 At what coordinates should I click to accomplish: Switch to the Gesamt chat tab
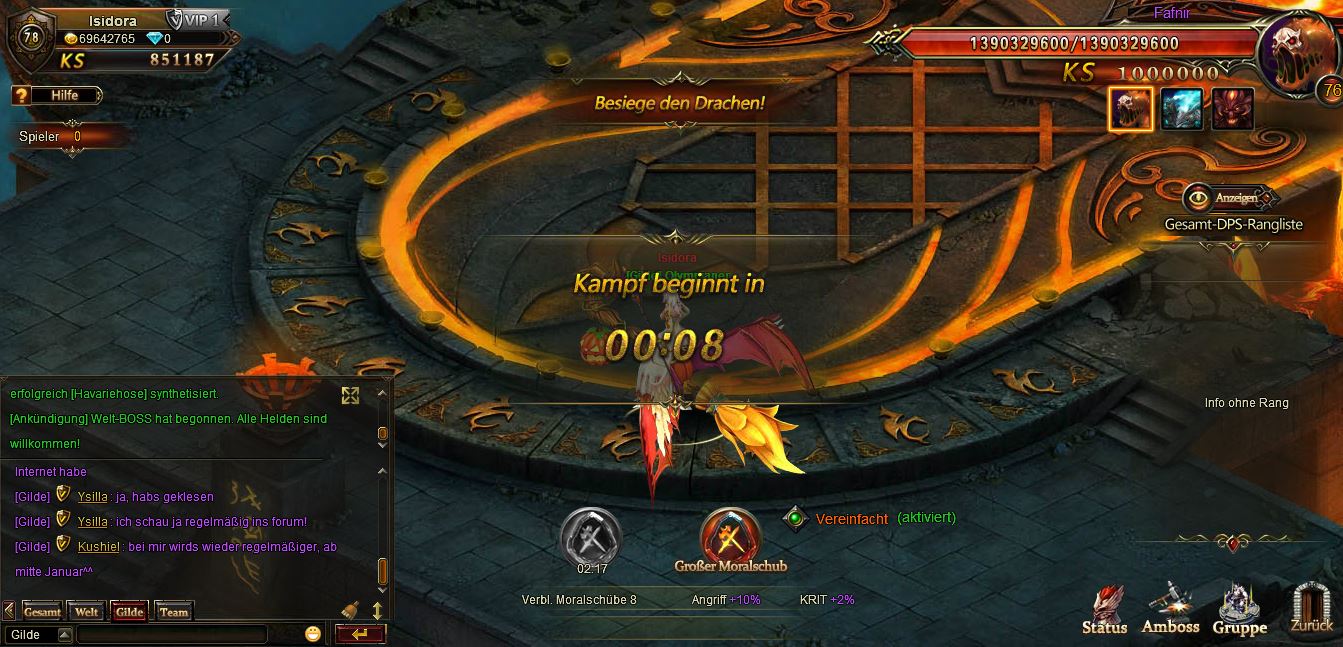point(42,611)
